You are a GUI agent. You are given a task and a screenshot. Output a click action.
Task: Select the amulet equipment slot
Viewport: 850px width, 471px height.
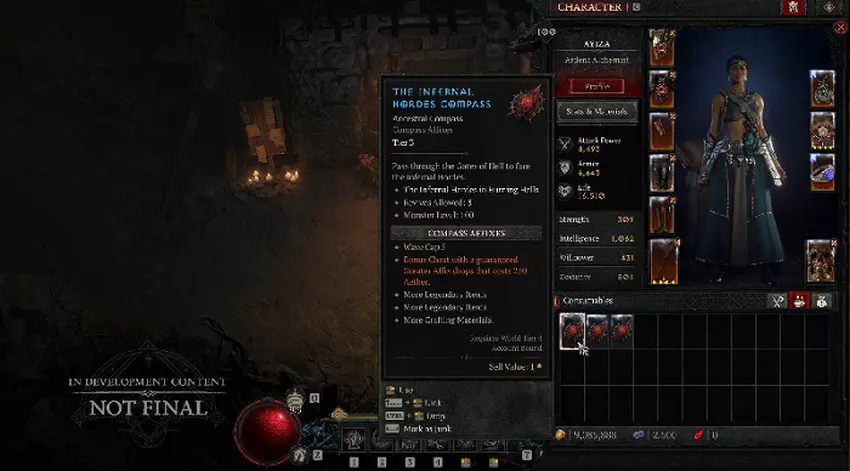(x=822, y=88)
